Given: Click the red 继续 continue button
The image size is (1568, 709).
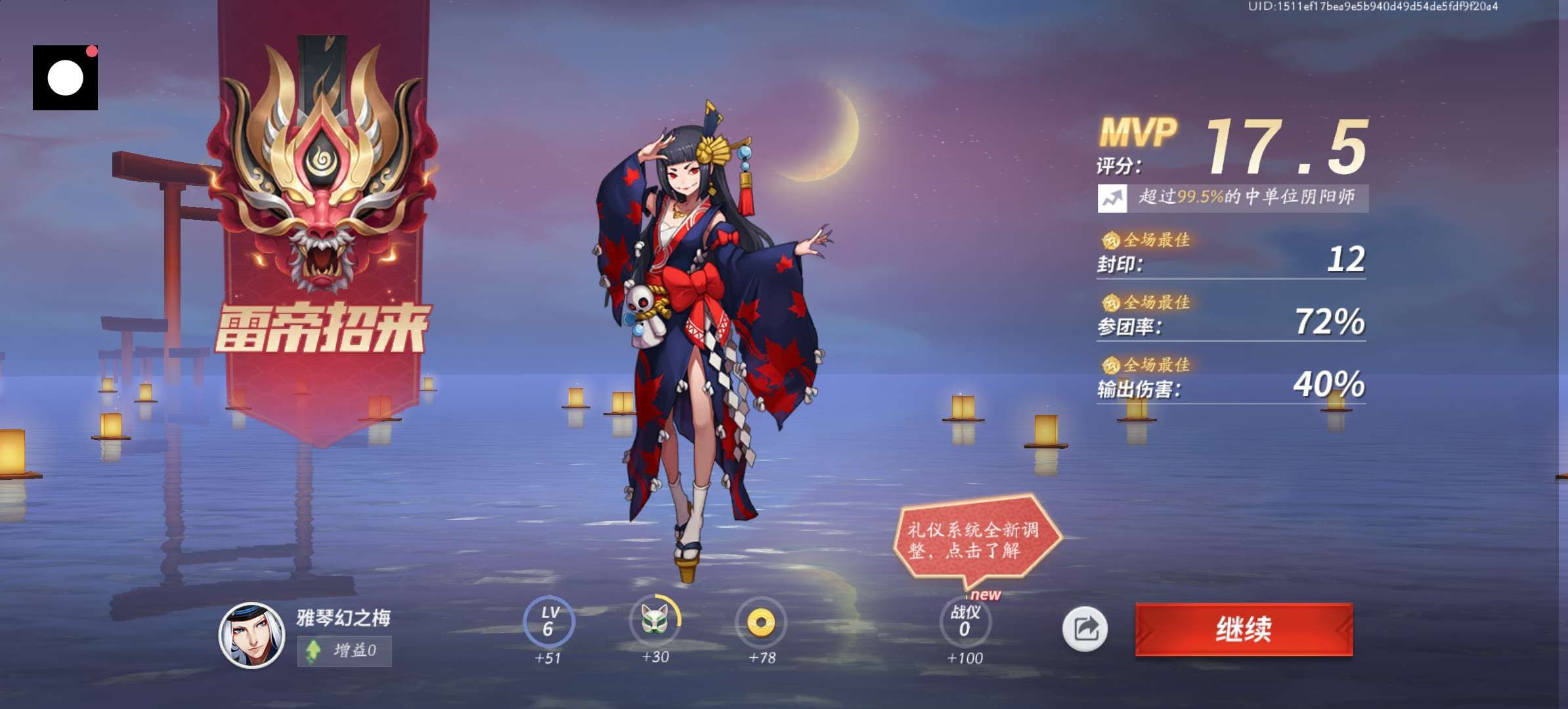Looking at the screenshot, I should pos(1244,629).
